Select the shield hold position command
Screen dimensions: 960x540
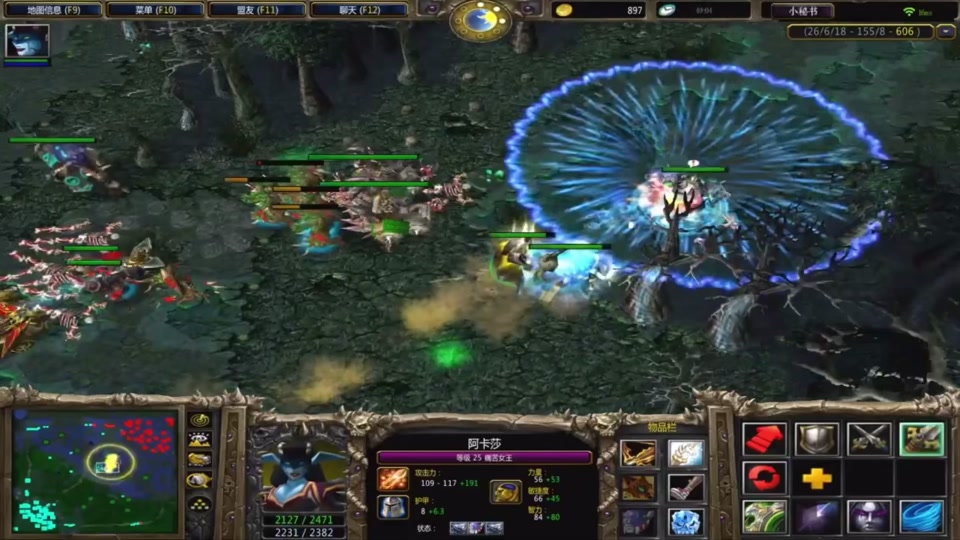pos(817,440)
